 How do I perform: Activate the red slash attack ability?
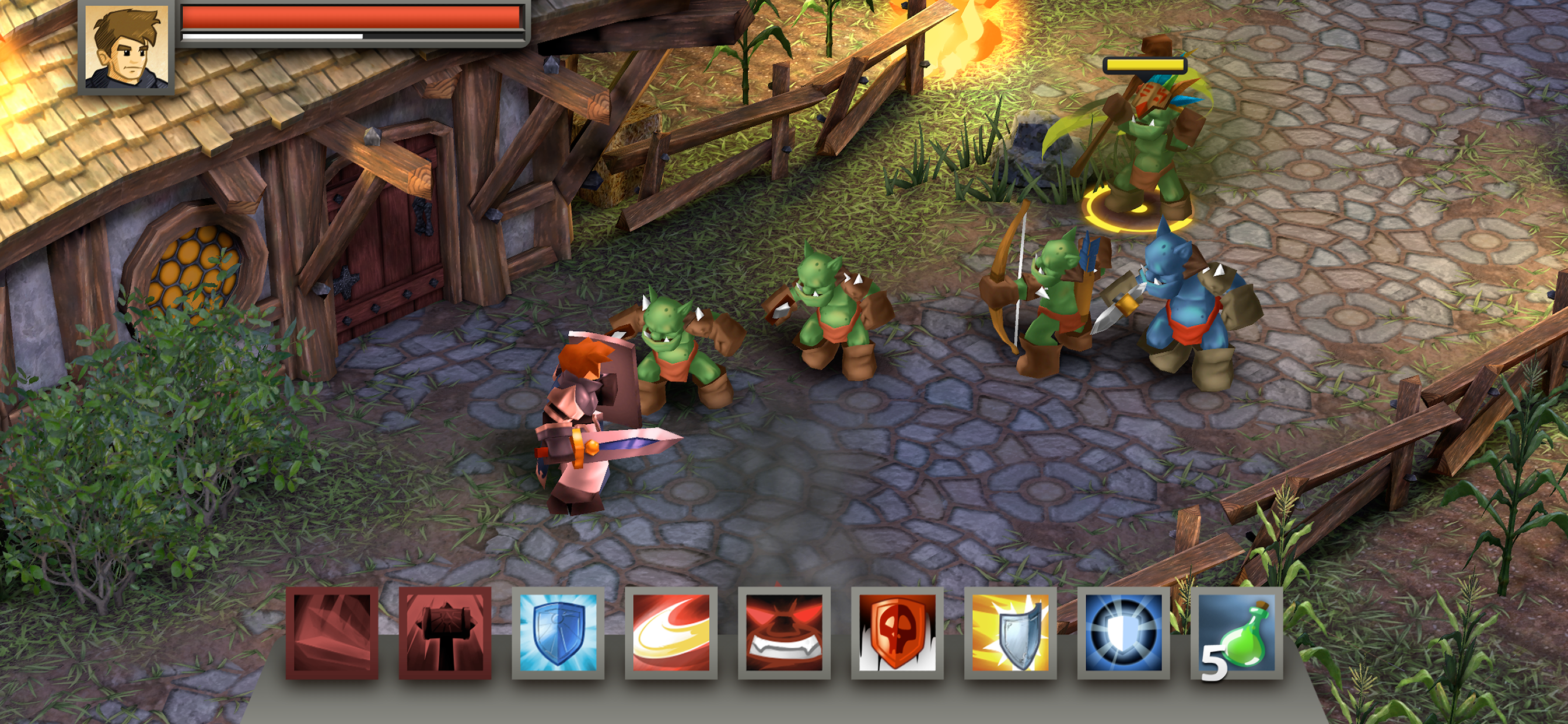[x=332, y=632]
